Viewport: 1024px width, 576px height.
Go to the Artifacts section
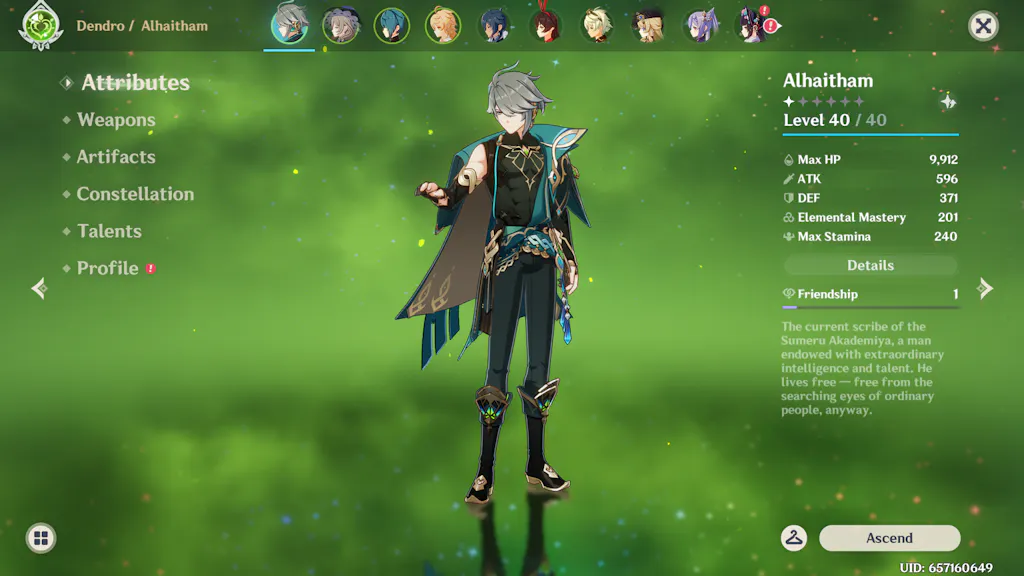click(x=116, y=157)
